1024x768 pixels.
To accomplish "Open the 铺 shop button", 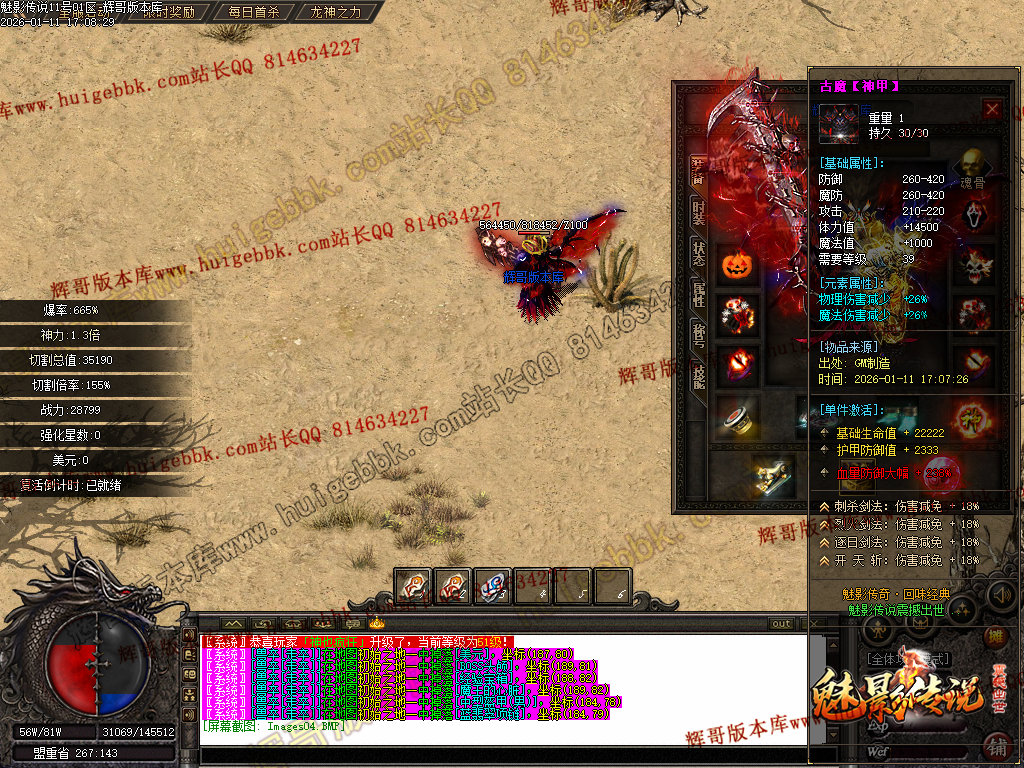I will pos(996,746).
